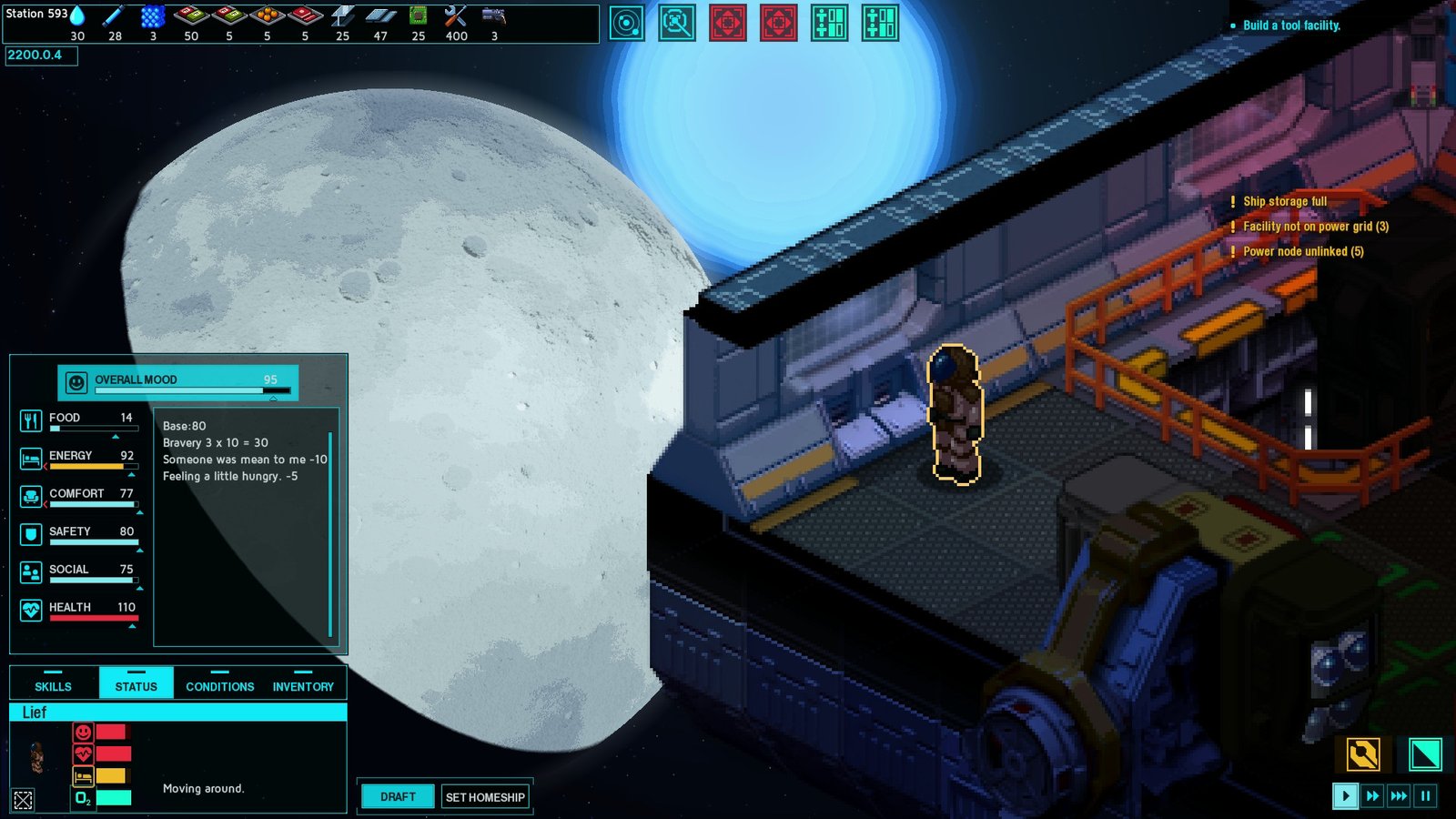The image size is (1456, 819).
Task: Pause the game with the pause control
Action: (1425, 795)
